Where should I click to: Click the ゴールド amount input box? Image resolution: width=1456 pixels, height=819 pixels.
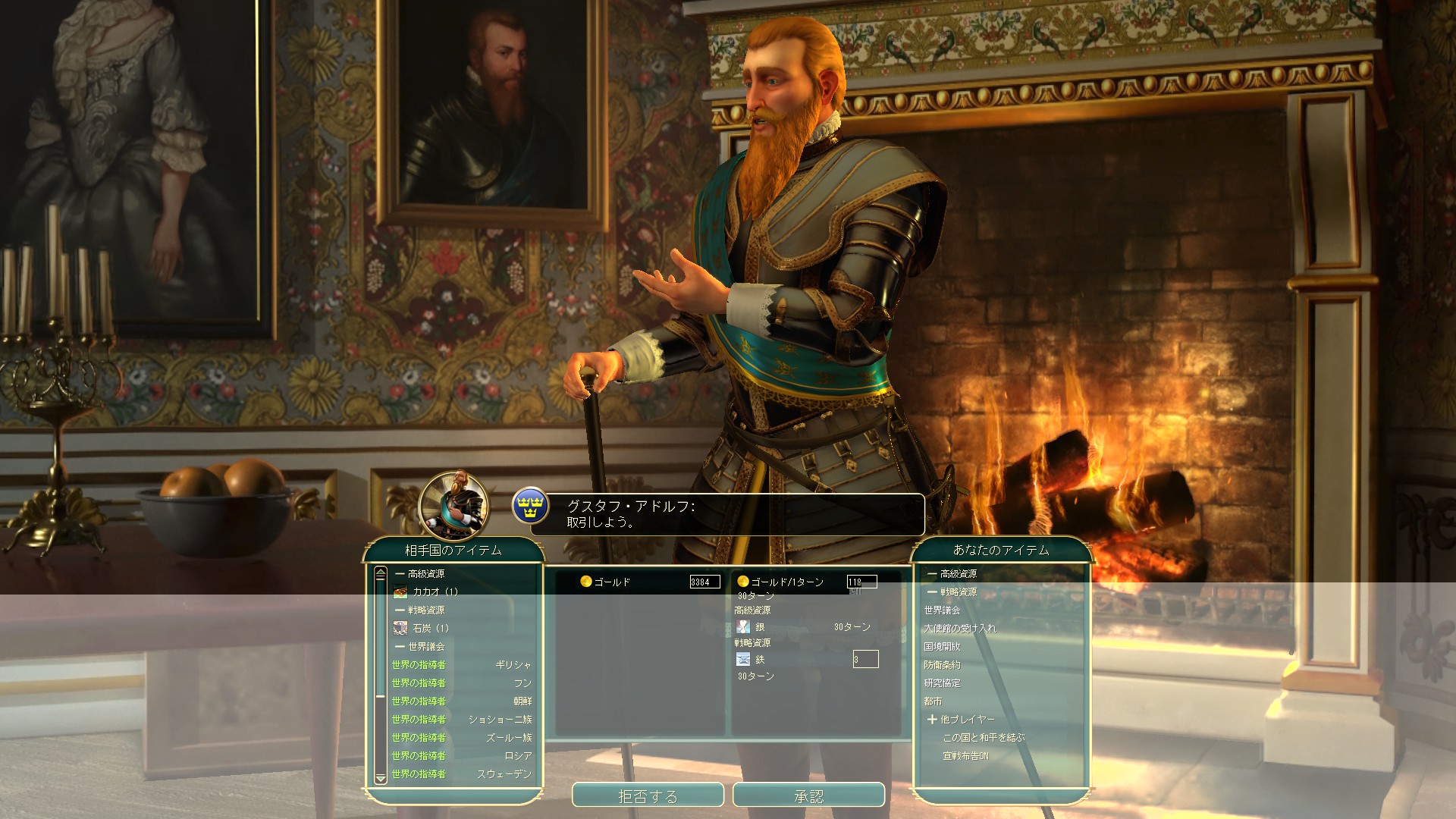click(704, 582)
